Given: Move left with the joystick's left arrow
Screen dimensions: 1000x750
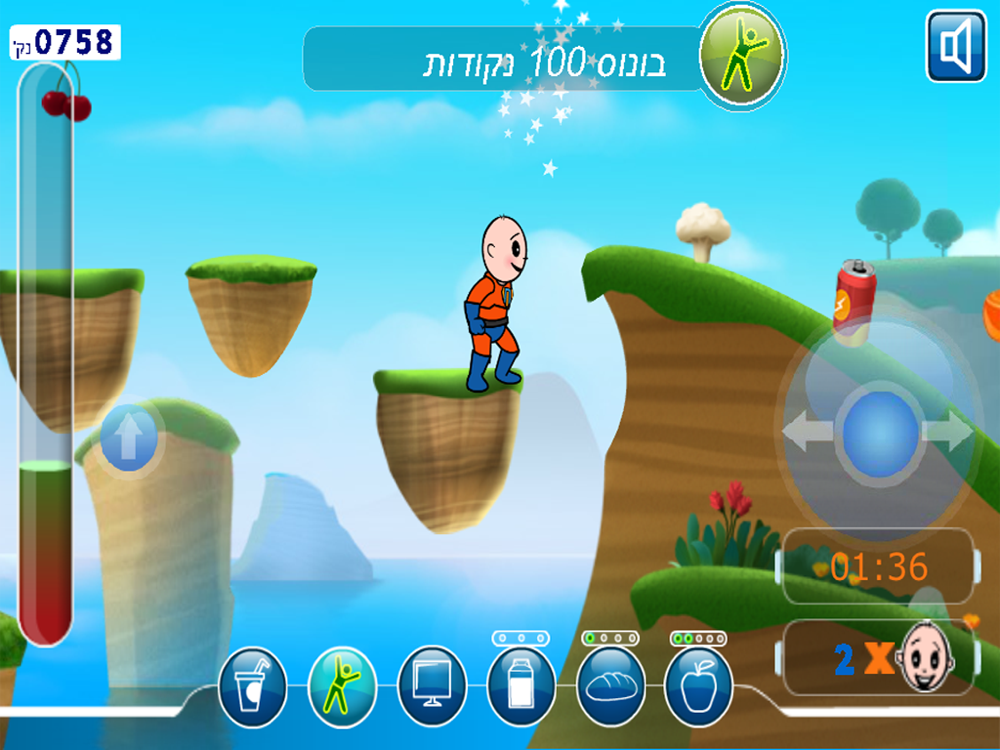Looking at the screenshot, I should pos(807,432).
